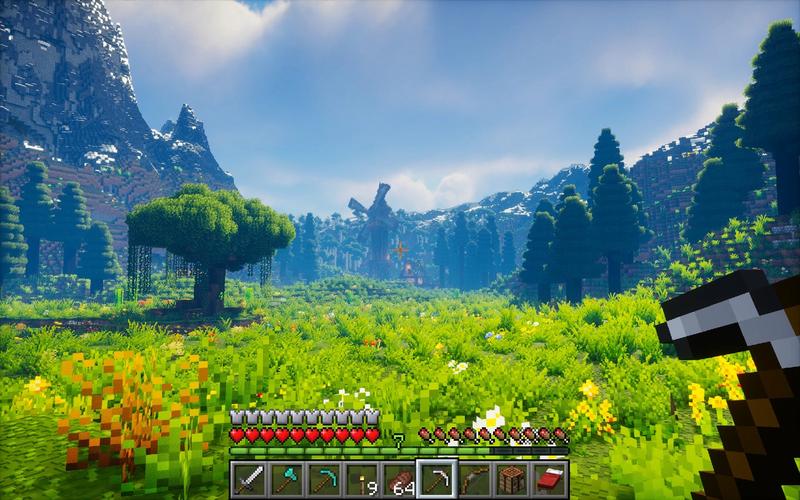Select the diamond axe hotbar slot
800x500 pixels.
[286, 479]
